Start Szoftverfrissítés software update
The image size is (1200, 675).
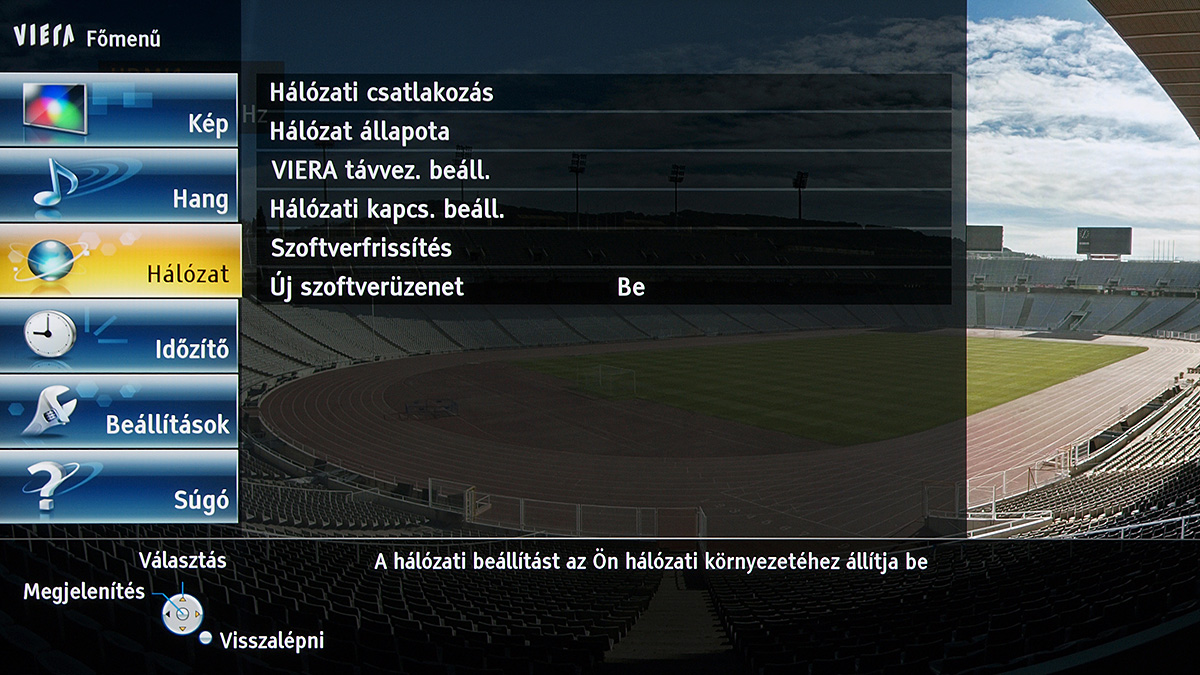[x=603, y=248]
